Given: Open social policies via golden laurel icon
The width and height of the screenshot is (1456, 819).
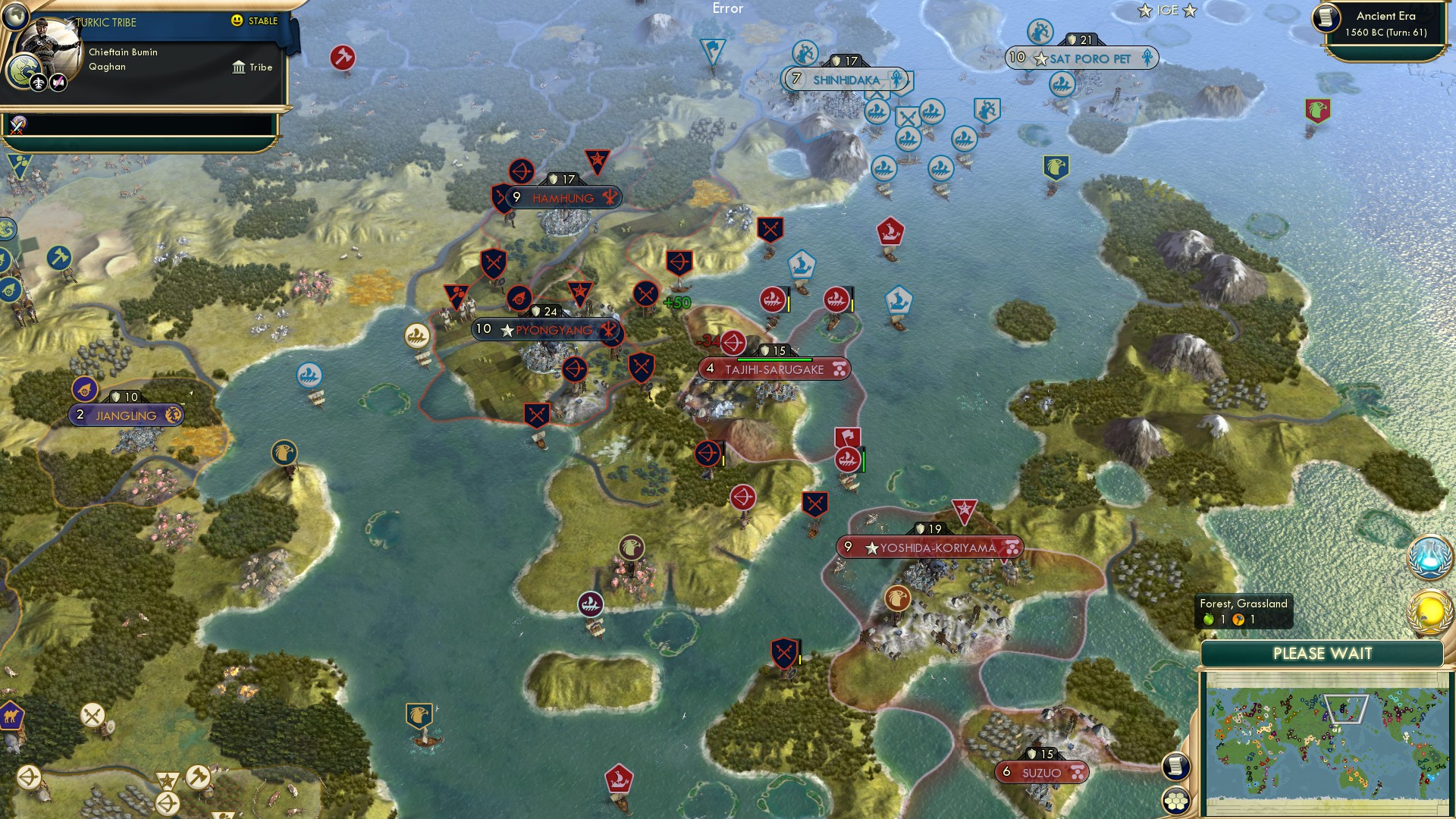Looking at the screenshot, I should click(1429, 610).
